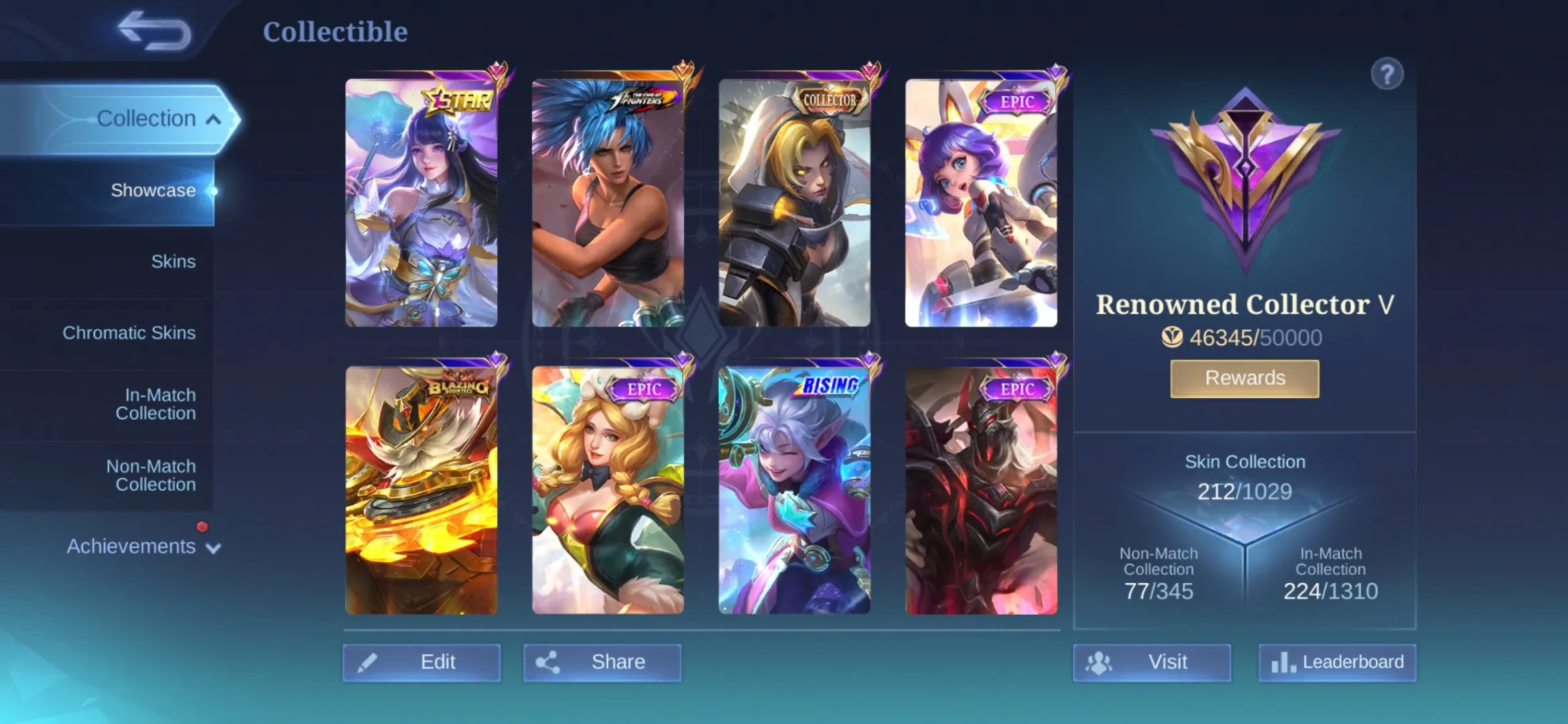Open the Leaderboard
Viewport: 1568px width, 724px height.
coord(1337,662)
